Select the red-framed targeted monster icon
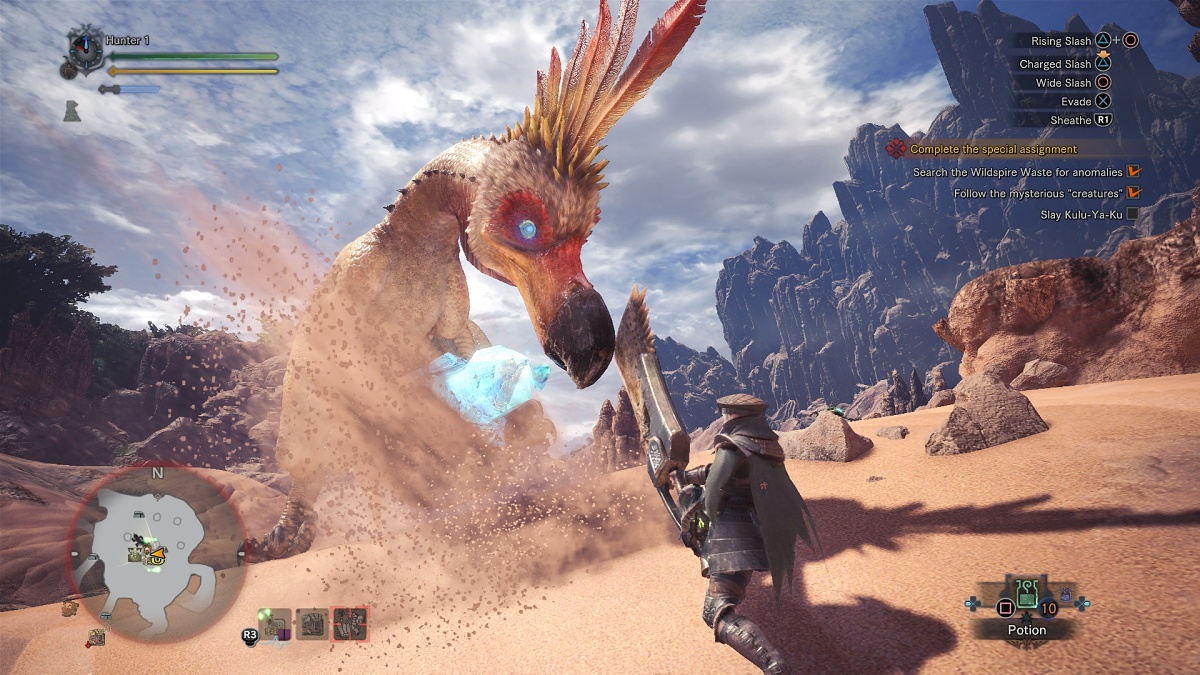 coord(350,624)
